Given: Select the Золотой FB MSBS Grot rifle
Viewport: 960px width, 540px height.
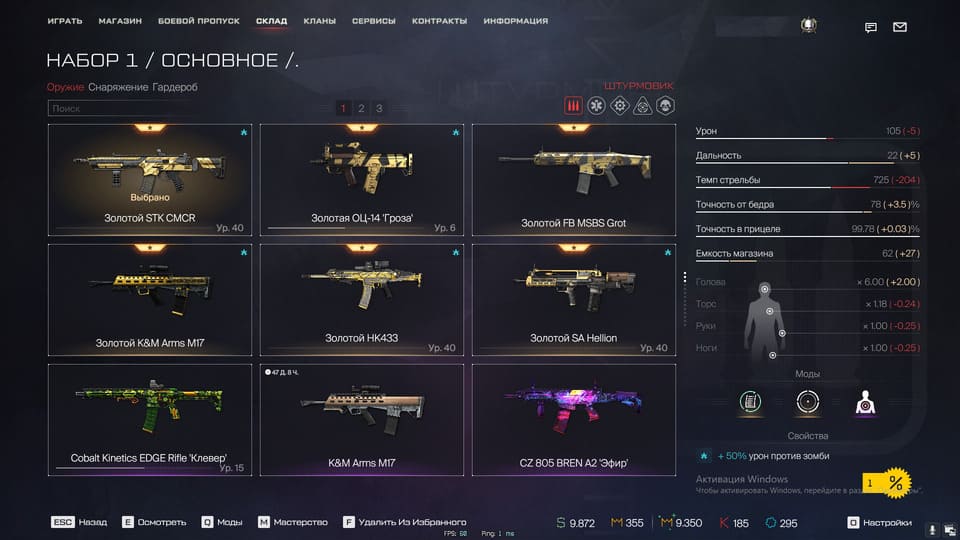Looking at the screenshot, I should (x=573, y=180).
